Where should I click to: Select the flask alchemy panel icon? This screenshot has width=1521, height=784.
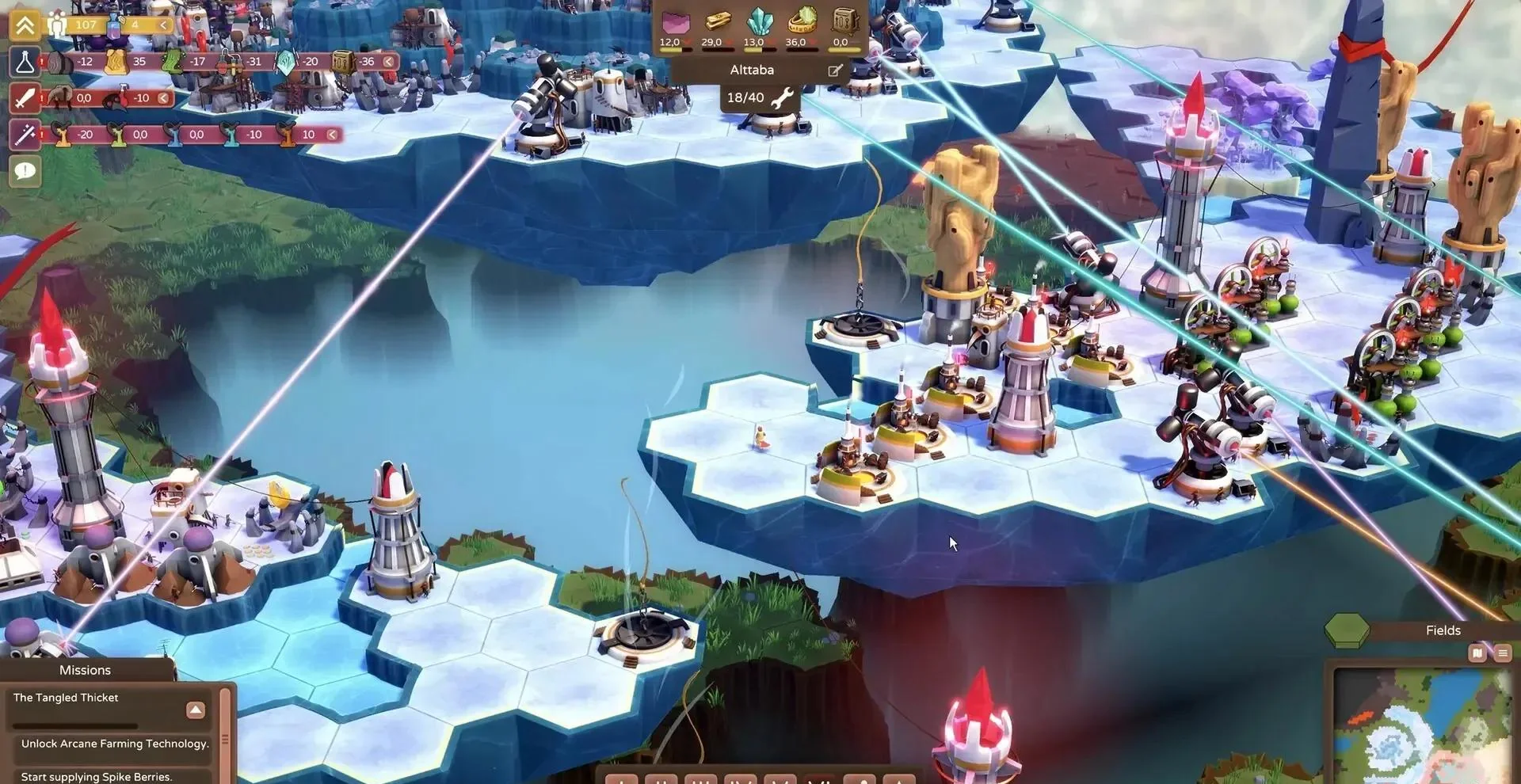[x=25, y=62]
